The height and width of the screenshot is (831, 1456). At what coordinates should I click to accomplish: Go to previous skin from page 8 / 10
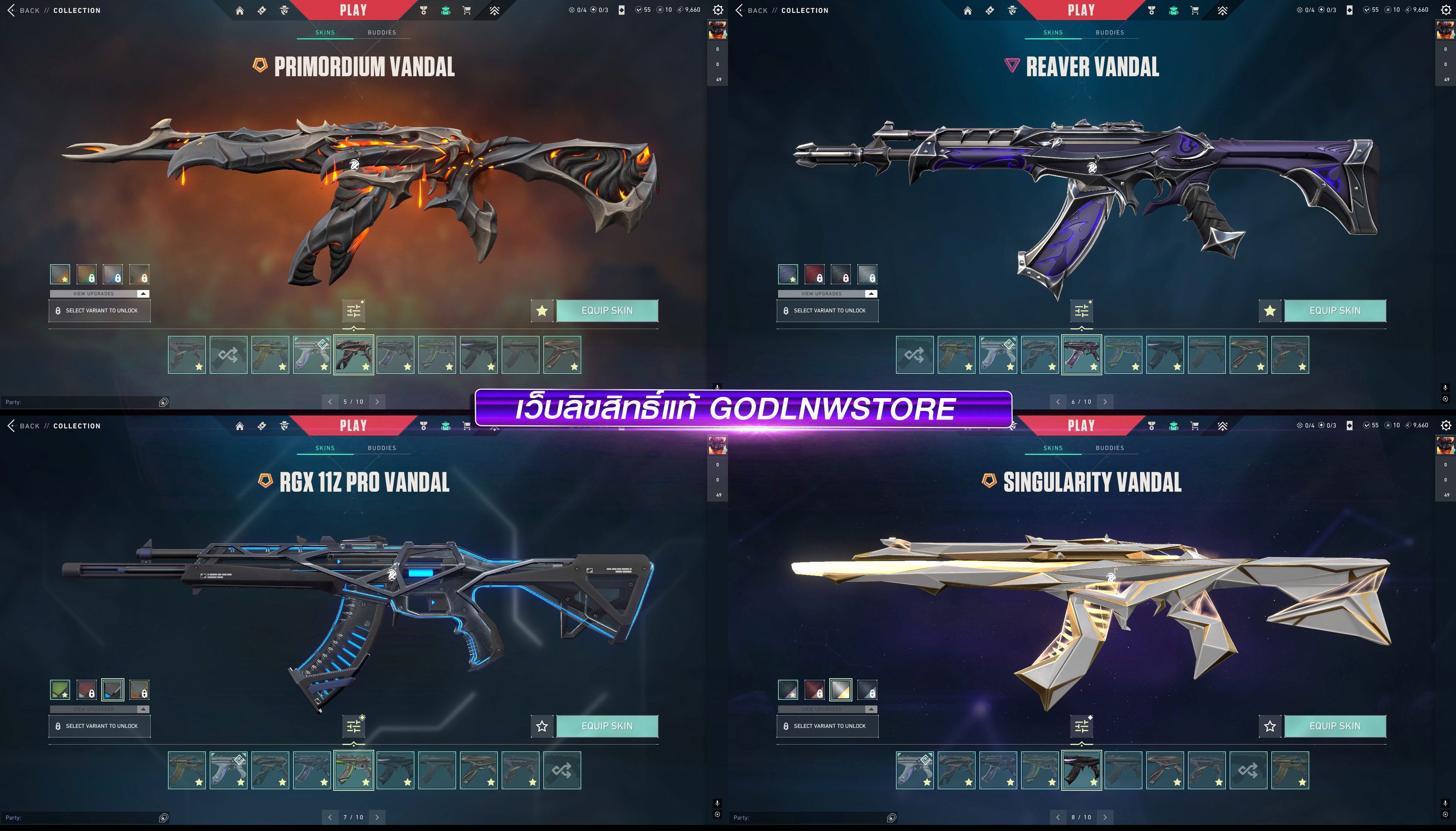(x=1057, y=817)
